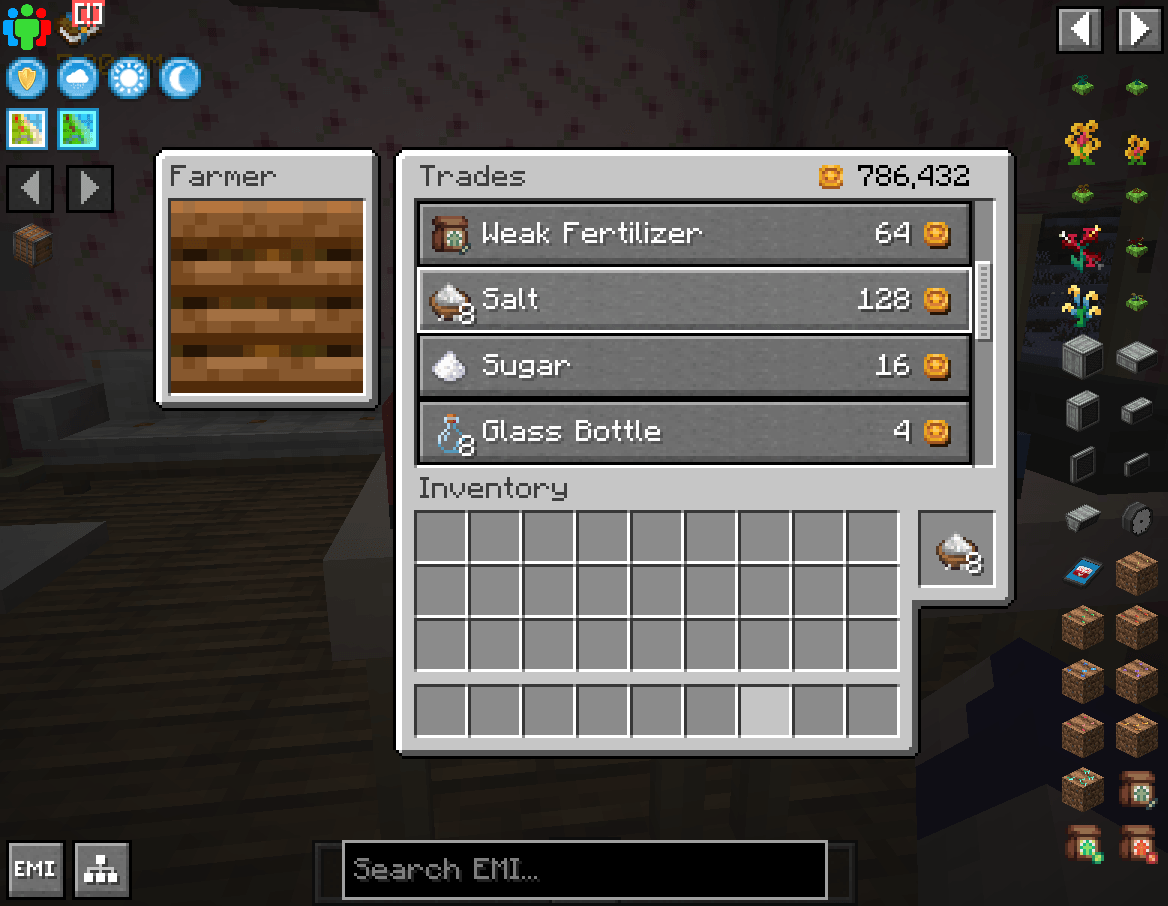The width and height of the screenshot is (1168, 906).
Task: Select the Weak Fertilizer trade
Action: [693, 234]
